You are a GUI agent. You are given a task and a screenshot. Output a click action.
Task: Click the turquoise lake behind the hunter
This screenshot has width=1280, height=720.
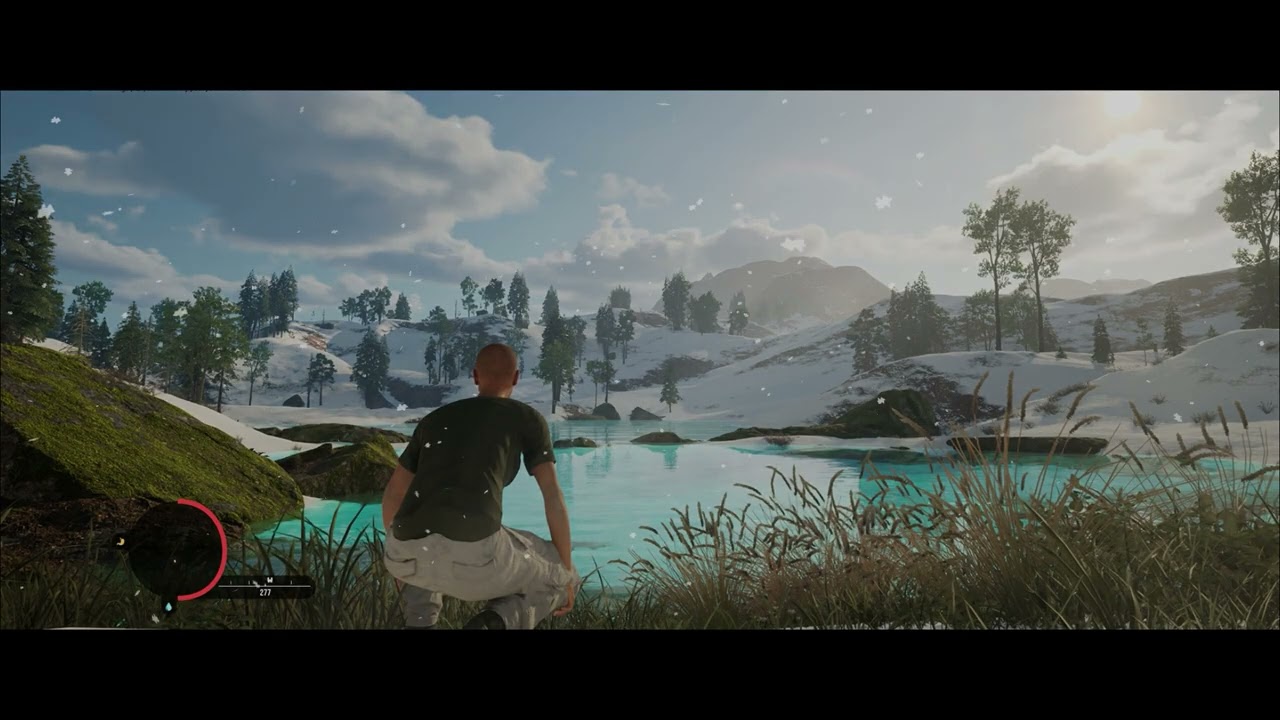pyautogui.click(x=650, y=470)
